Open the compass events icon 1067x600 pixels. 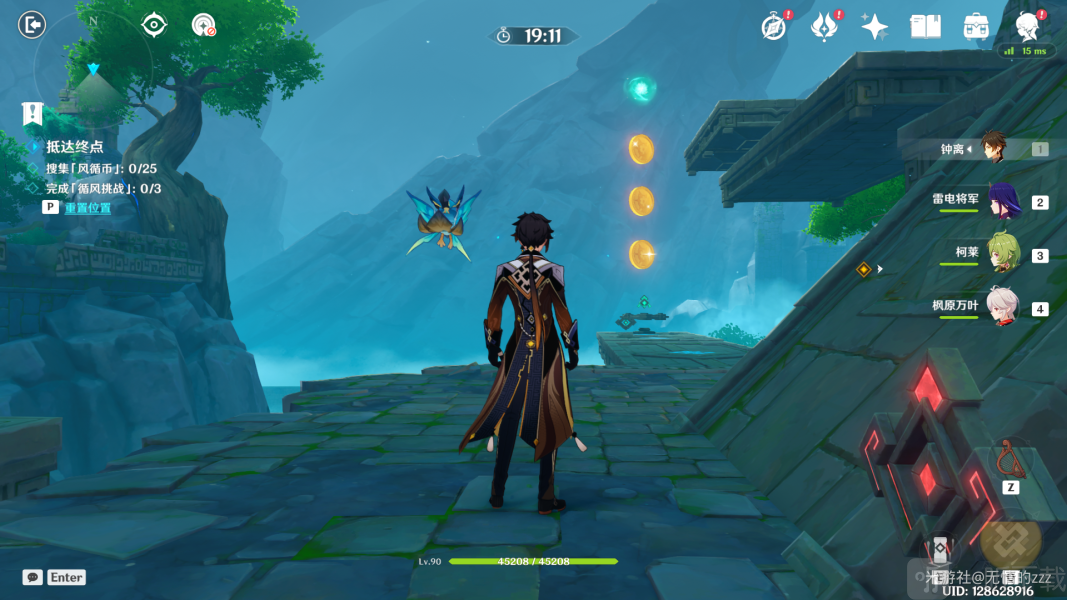coord(773,27)
